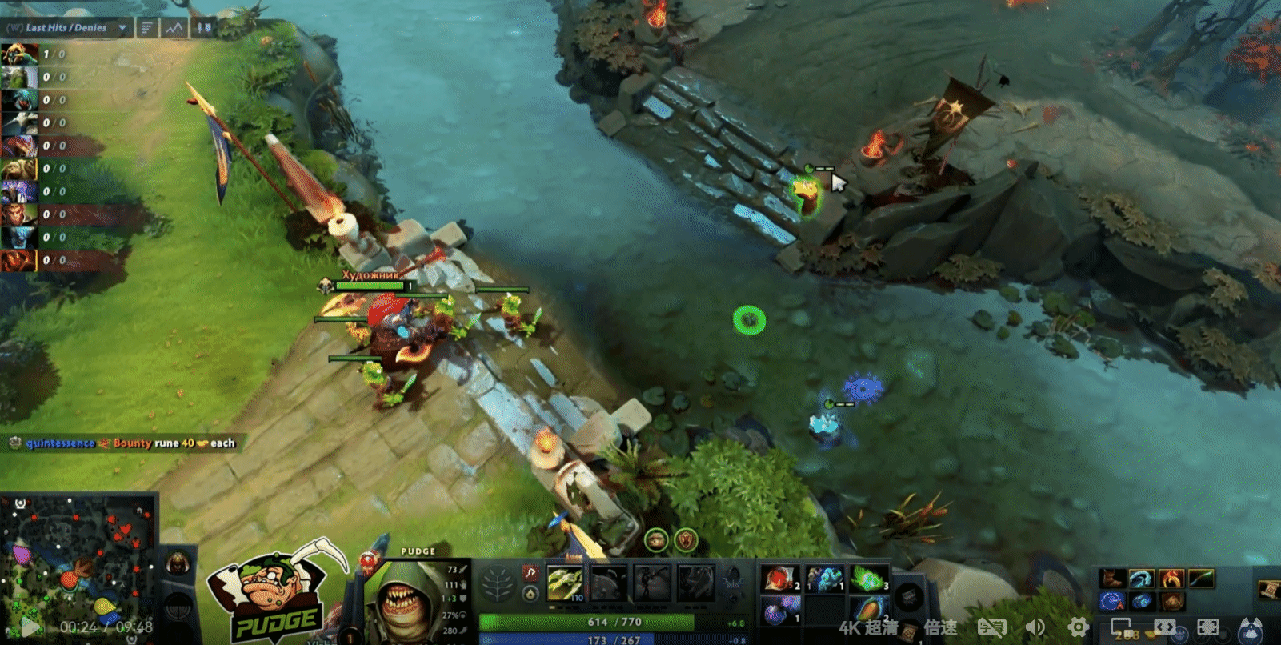Use the Tango item slot
The width and height of the screenshot is (1281, 645).
point(868,580)
